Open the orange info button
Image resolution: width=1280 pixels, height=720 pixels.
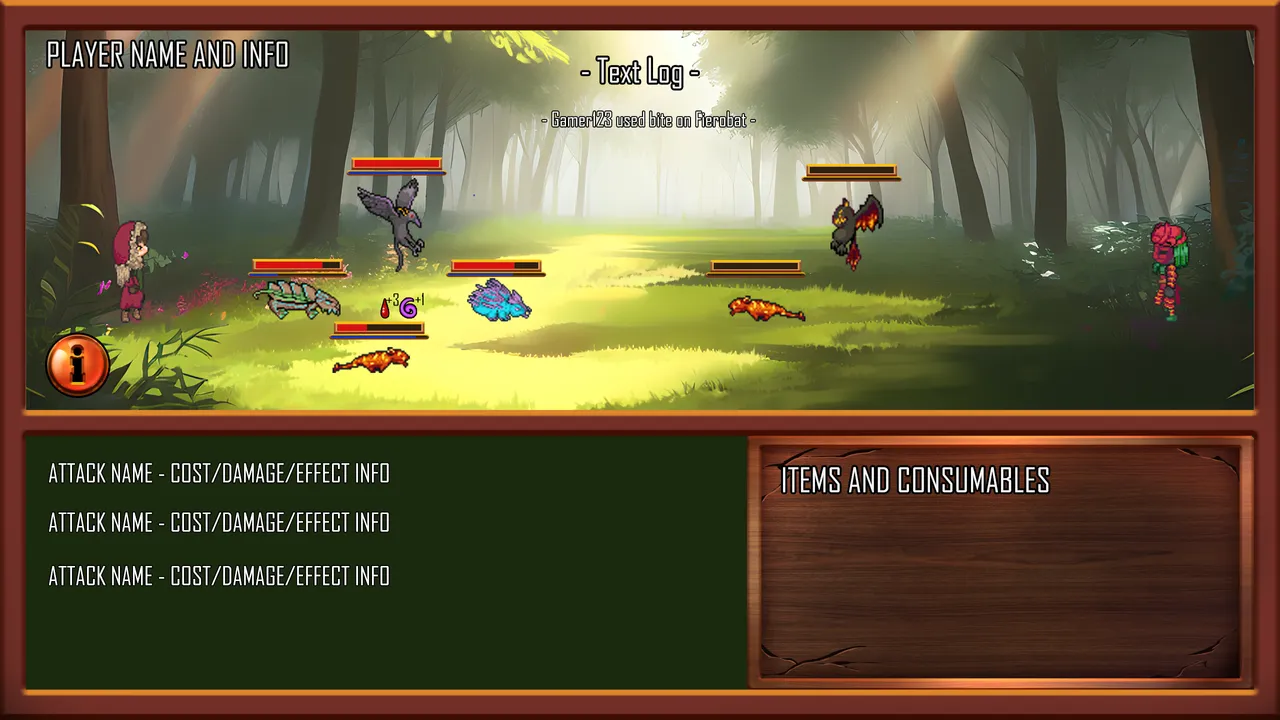click(77, 364)
